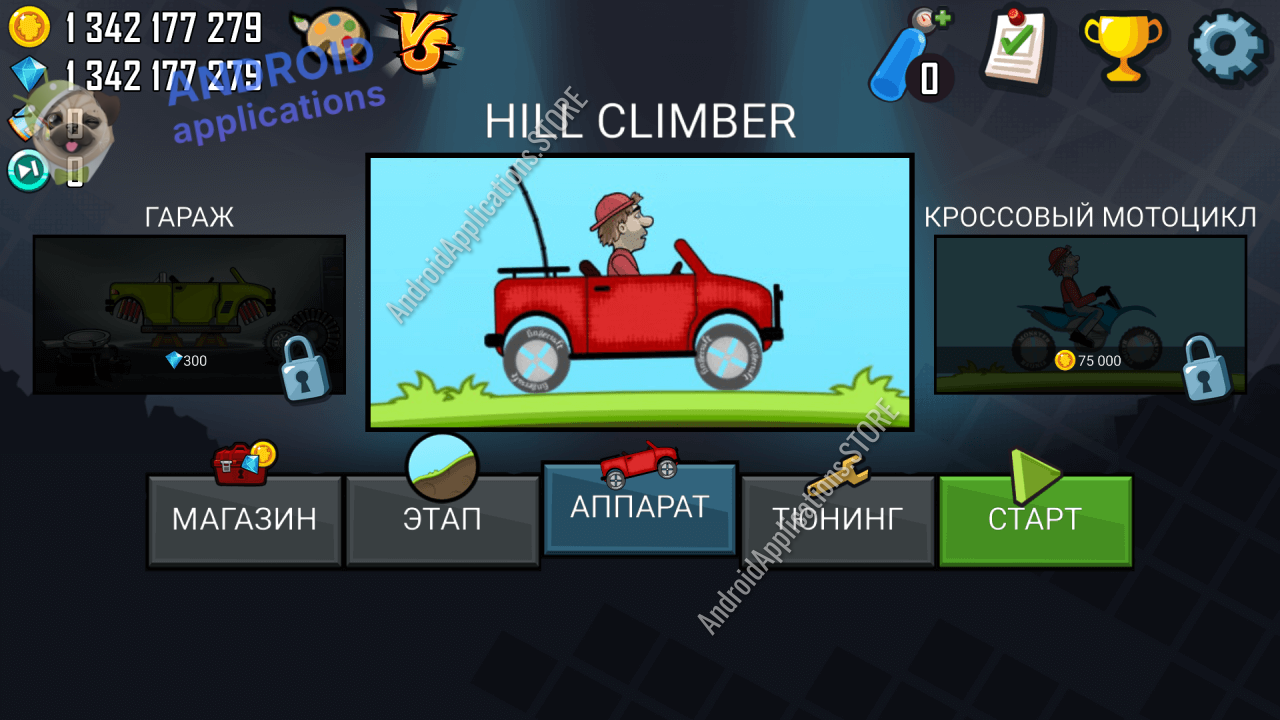Open the ТЮНИНГ tuning menu
The image size is (1280, 720).
[x=838, y=520]
